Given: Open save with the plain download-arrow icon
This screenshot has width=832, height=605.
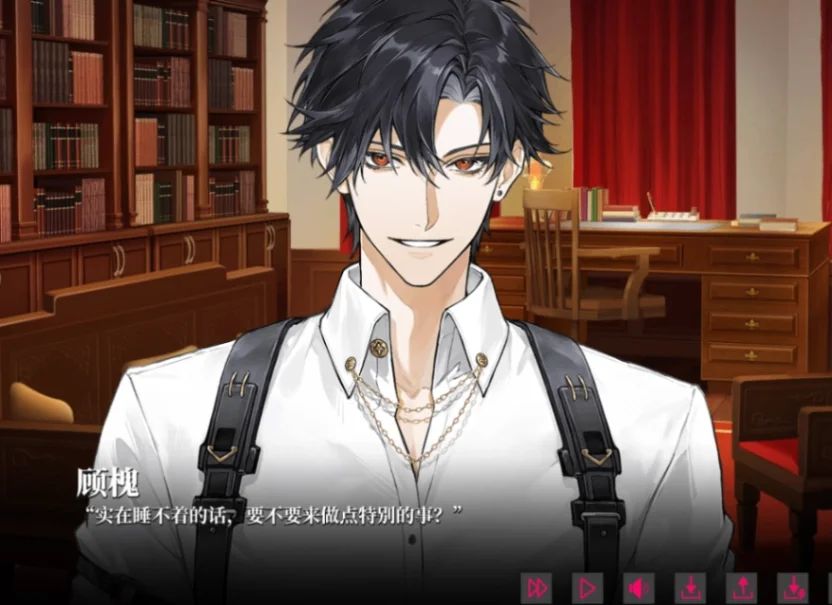Looking at the screenshot, I should tap(690, 587).
